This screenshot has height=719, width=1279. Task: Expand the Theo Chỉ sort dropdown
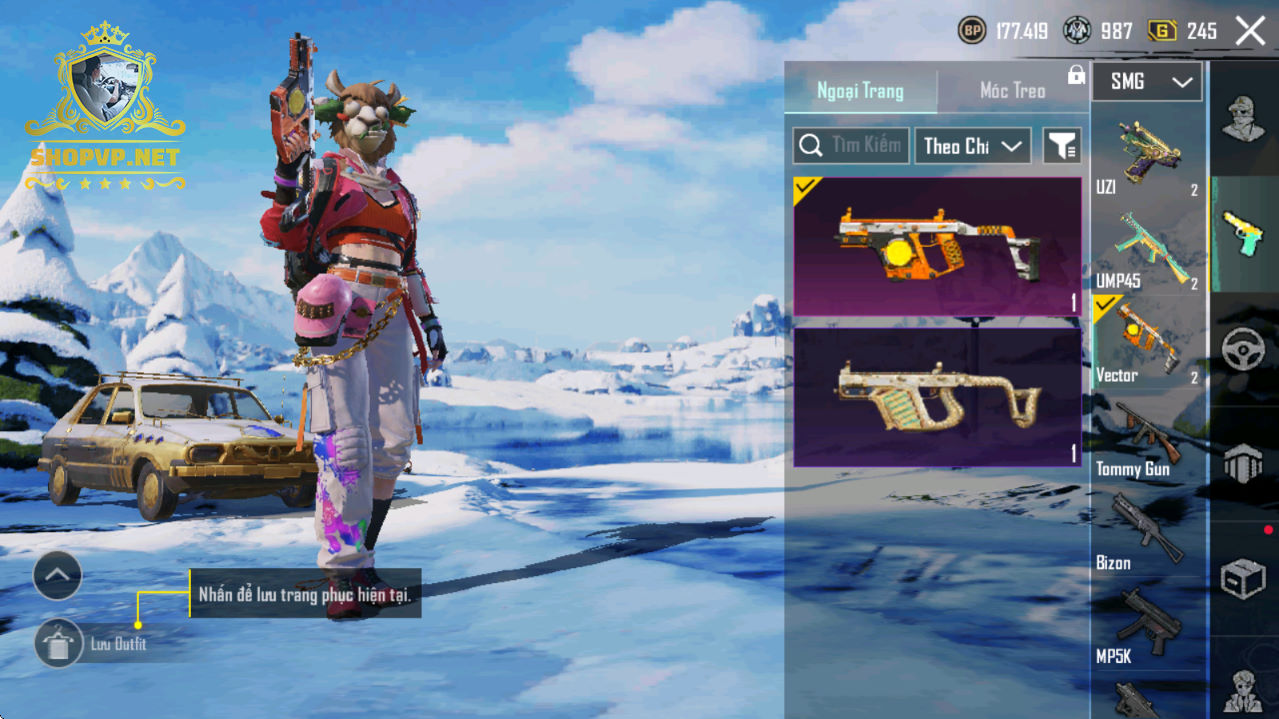pyautogui.click(x=973, y=146)
